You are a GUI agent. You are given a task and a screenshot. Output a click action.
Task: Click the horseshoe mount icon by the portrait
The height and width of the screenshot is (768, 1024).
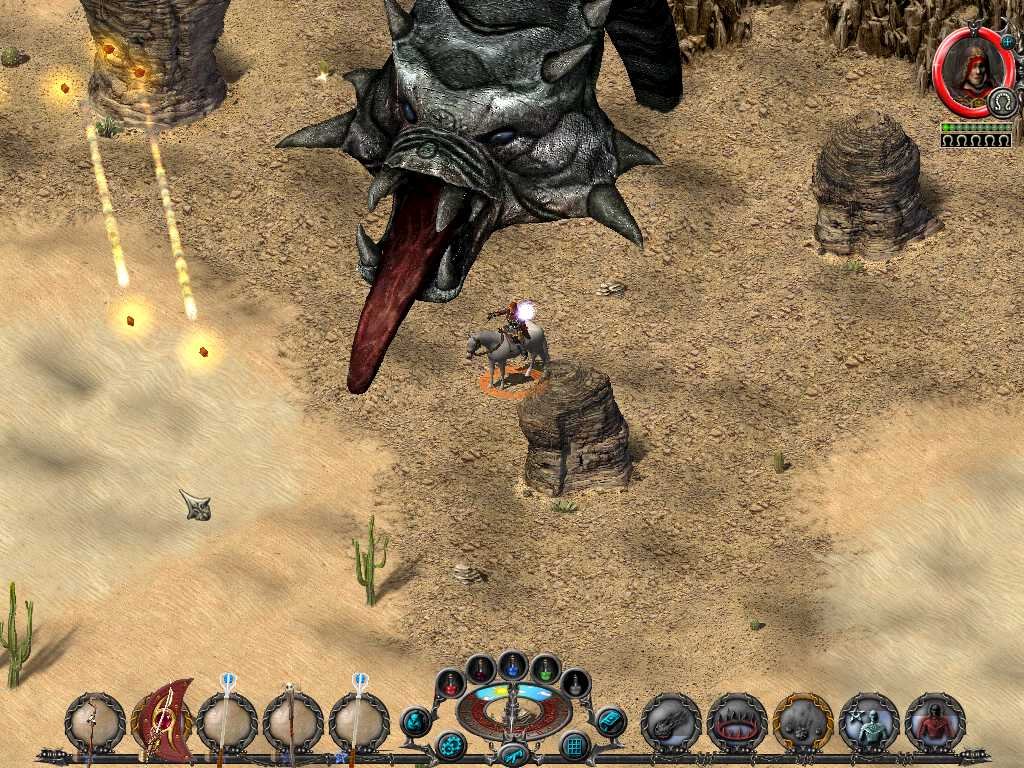1002,101
